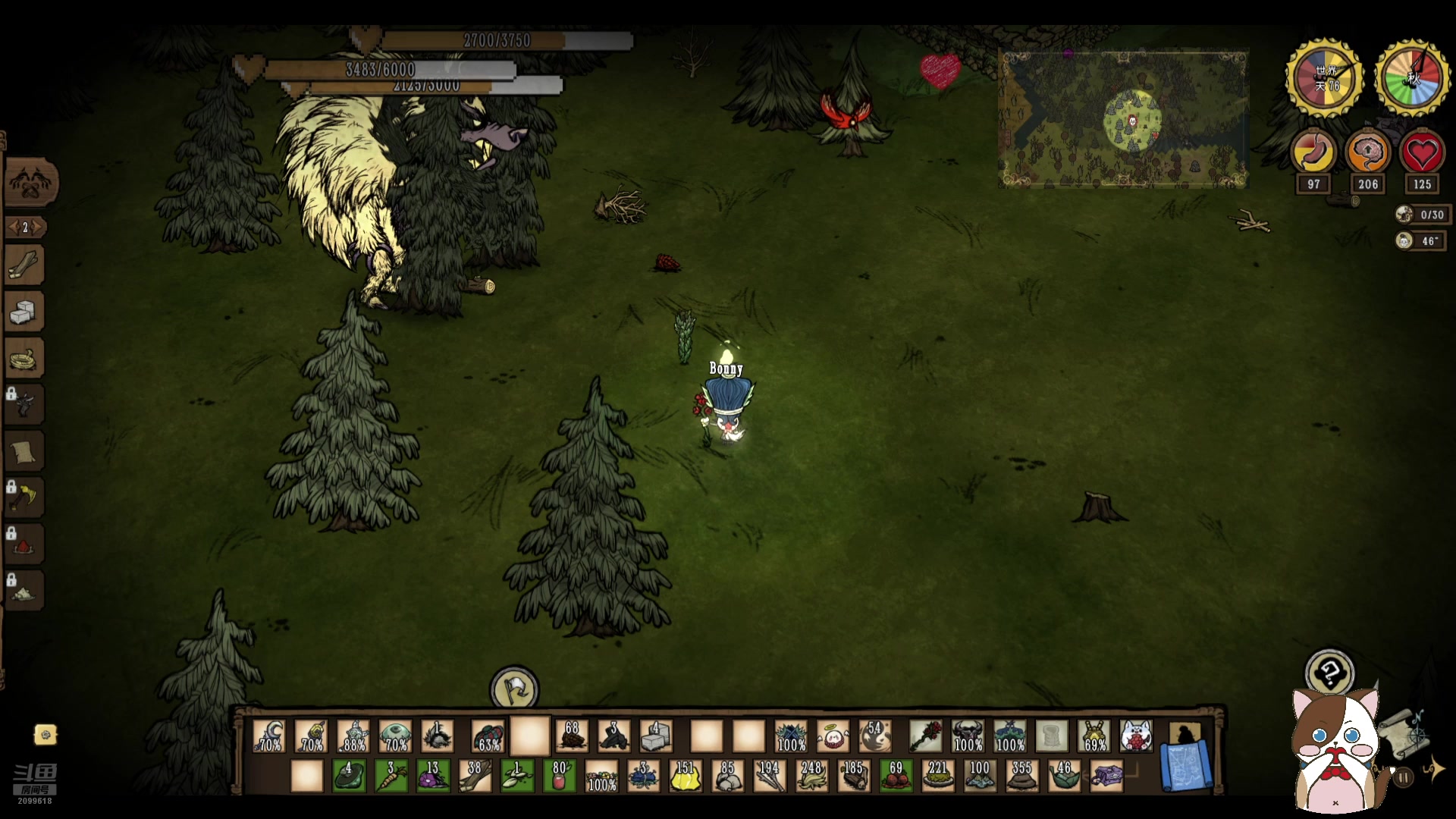Image resolution: width=1456 pixels, height=819 pixels.
Task: Select the flint stack of 3
Action: pyautogui.click(x=613, y=736)
